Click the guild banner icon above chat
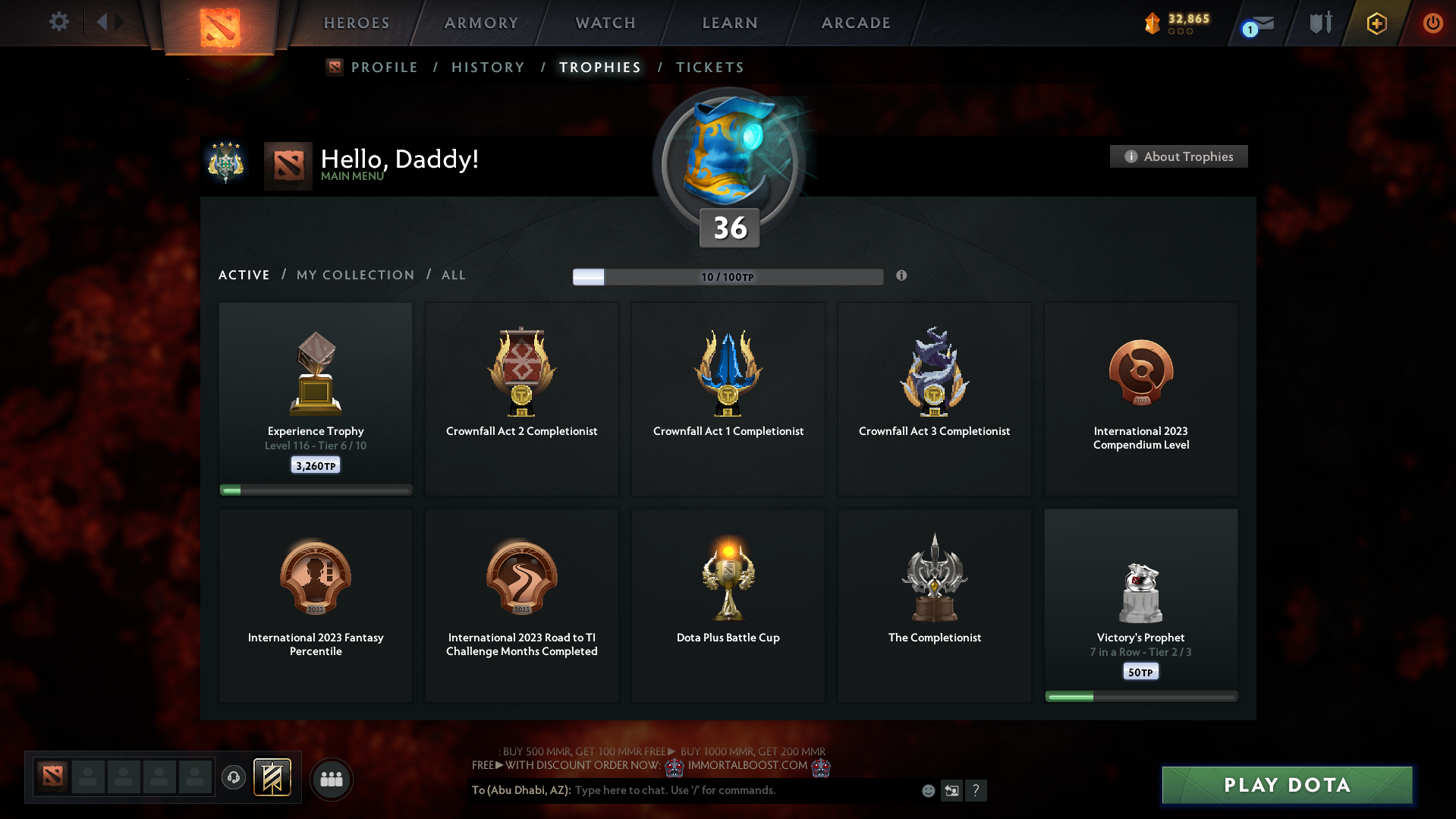Screen dimensions: 1456x819 pos(272,777)
